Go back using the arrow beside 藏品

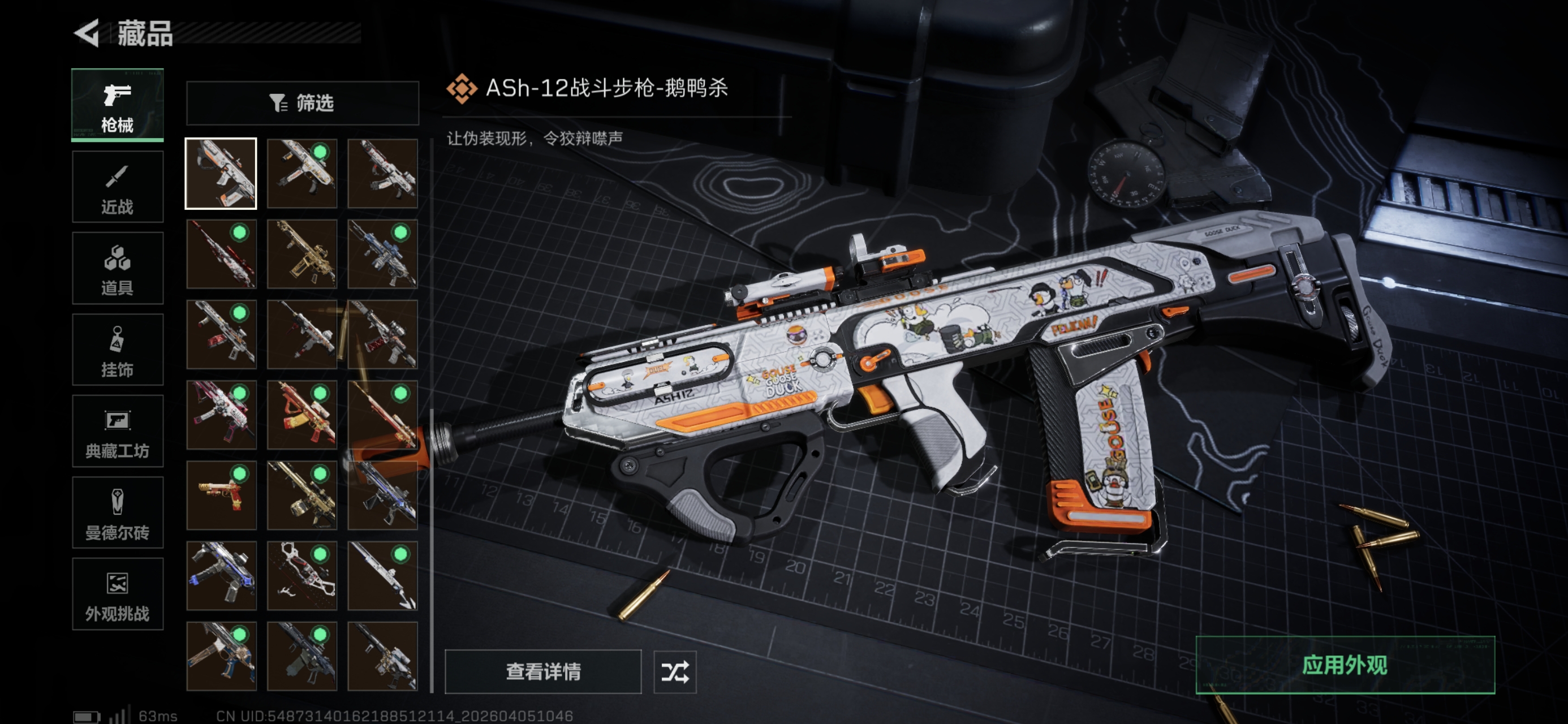[x=87, y=33]
